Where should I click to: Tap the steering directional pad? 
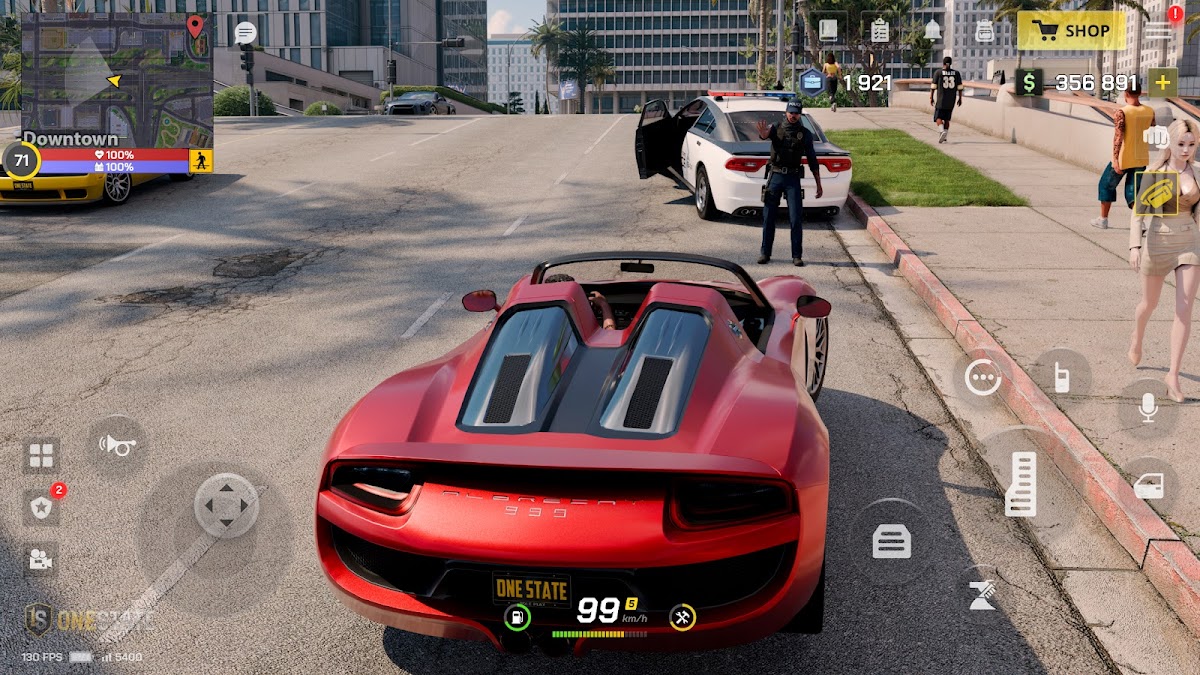tap(226, 505)
